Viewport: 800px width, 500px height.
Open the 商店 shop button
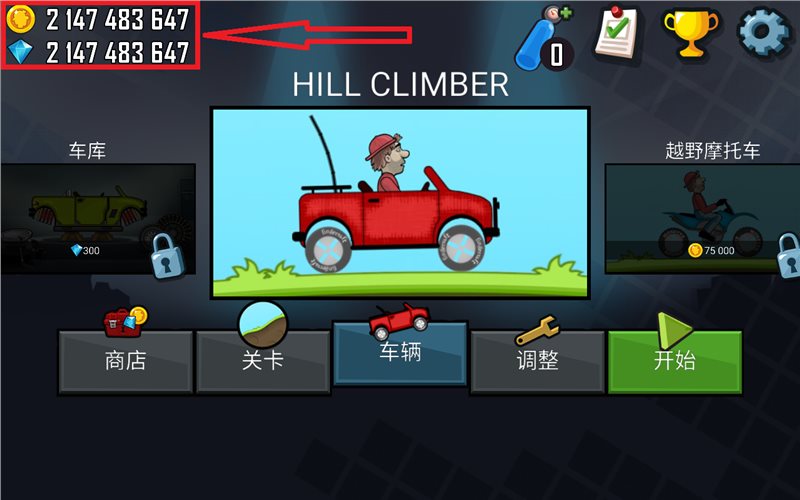[x=125, y=360]
